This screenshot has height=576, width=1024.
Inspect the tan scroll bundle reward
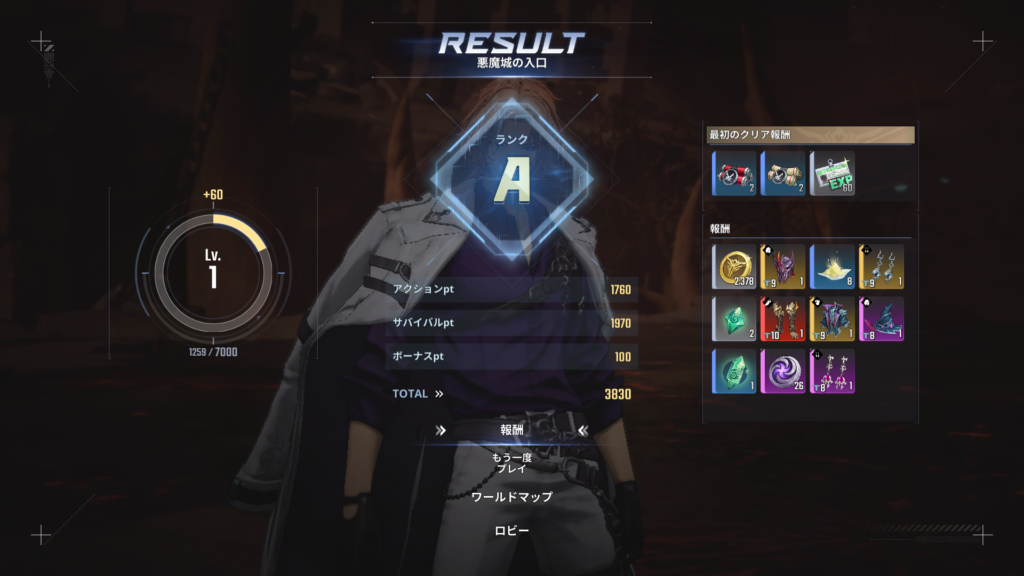point(784,173)
